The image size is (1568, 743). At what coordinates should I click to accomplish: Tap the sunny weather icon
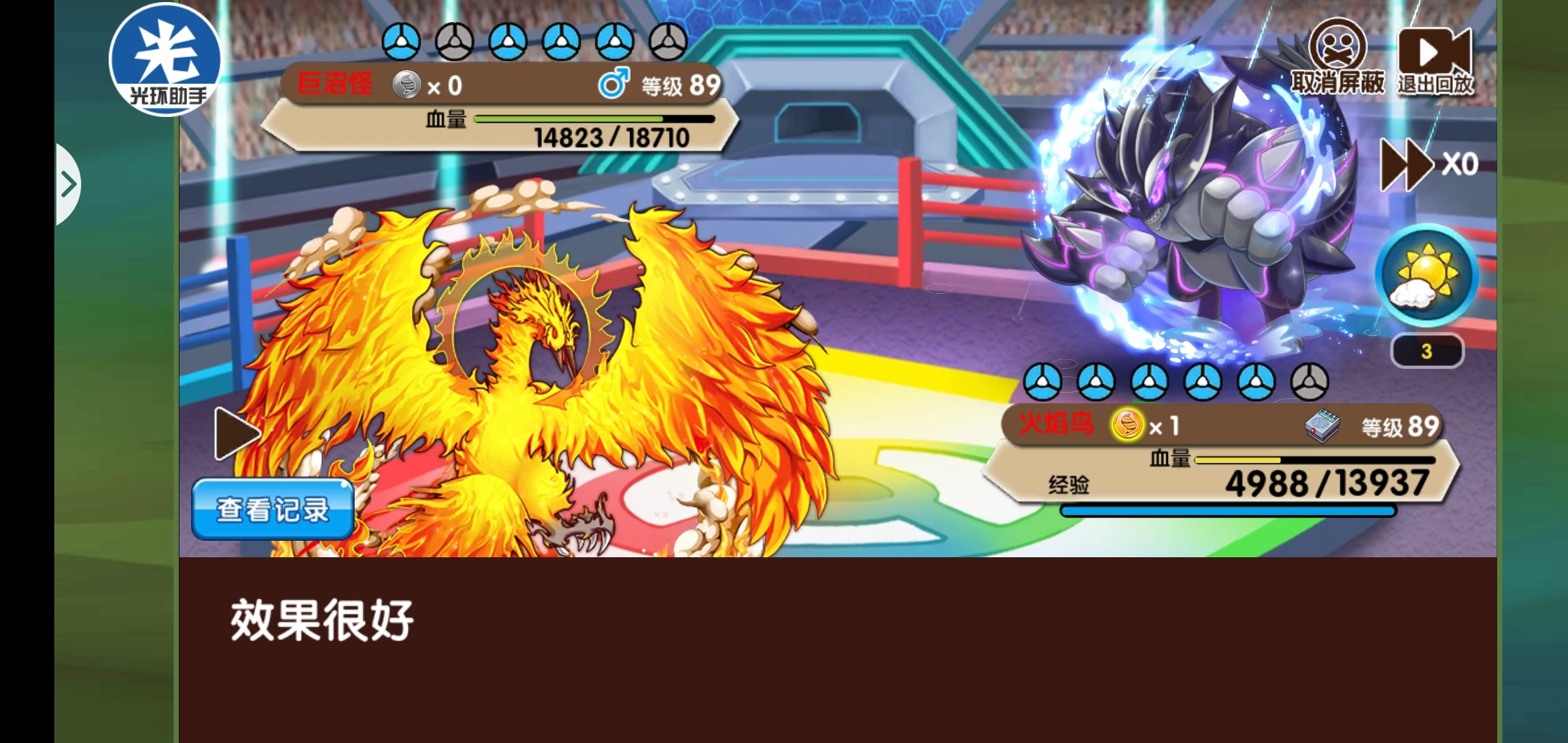(1426, 274)
